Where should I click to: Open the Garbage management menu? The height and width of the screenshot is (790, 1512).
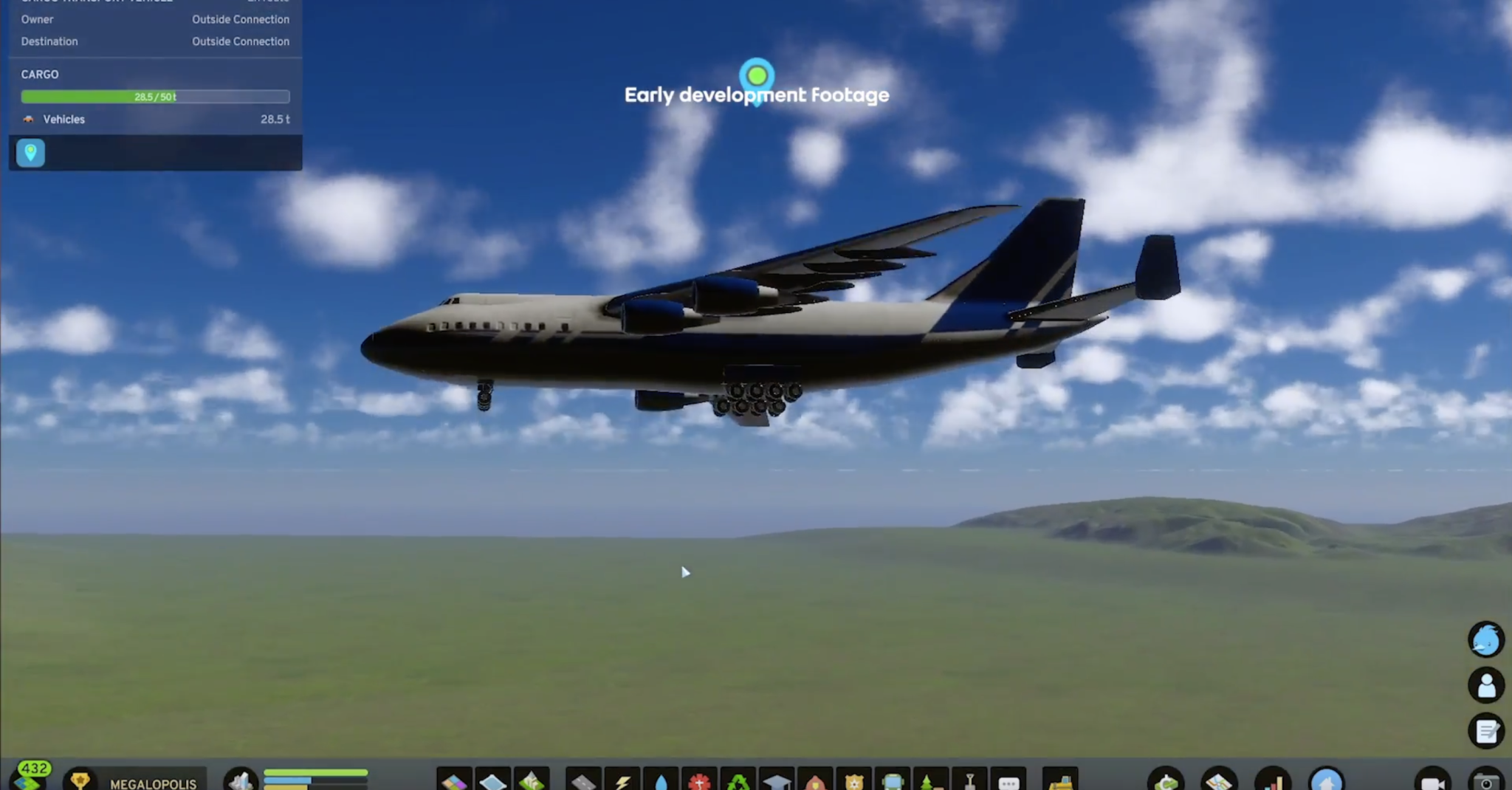[x=739, y=783]
